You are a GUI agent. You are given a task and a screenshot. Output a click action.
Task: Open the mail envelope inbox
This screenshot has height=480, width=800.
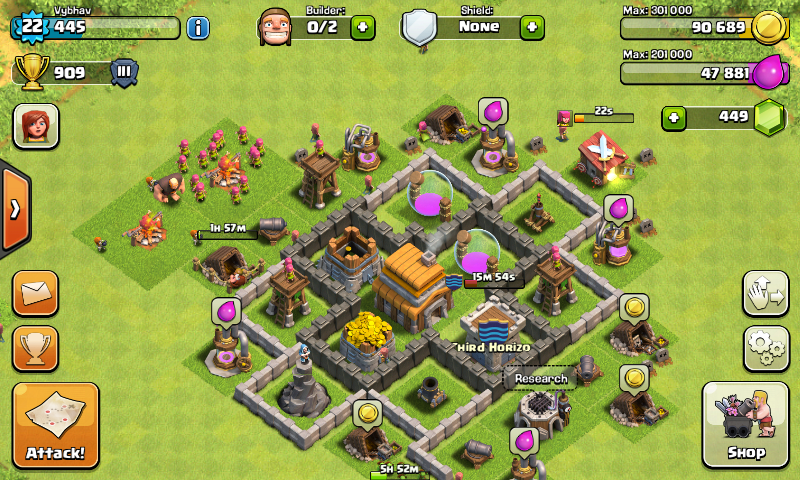(x=35, y=293)
